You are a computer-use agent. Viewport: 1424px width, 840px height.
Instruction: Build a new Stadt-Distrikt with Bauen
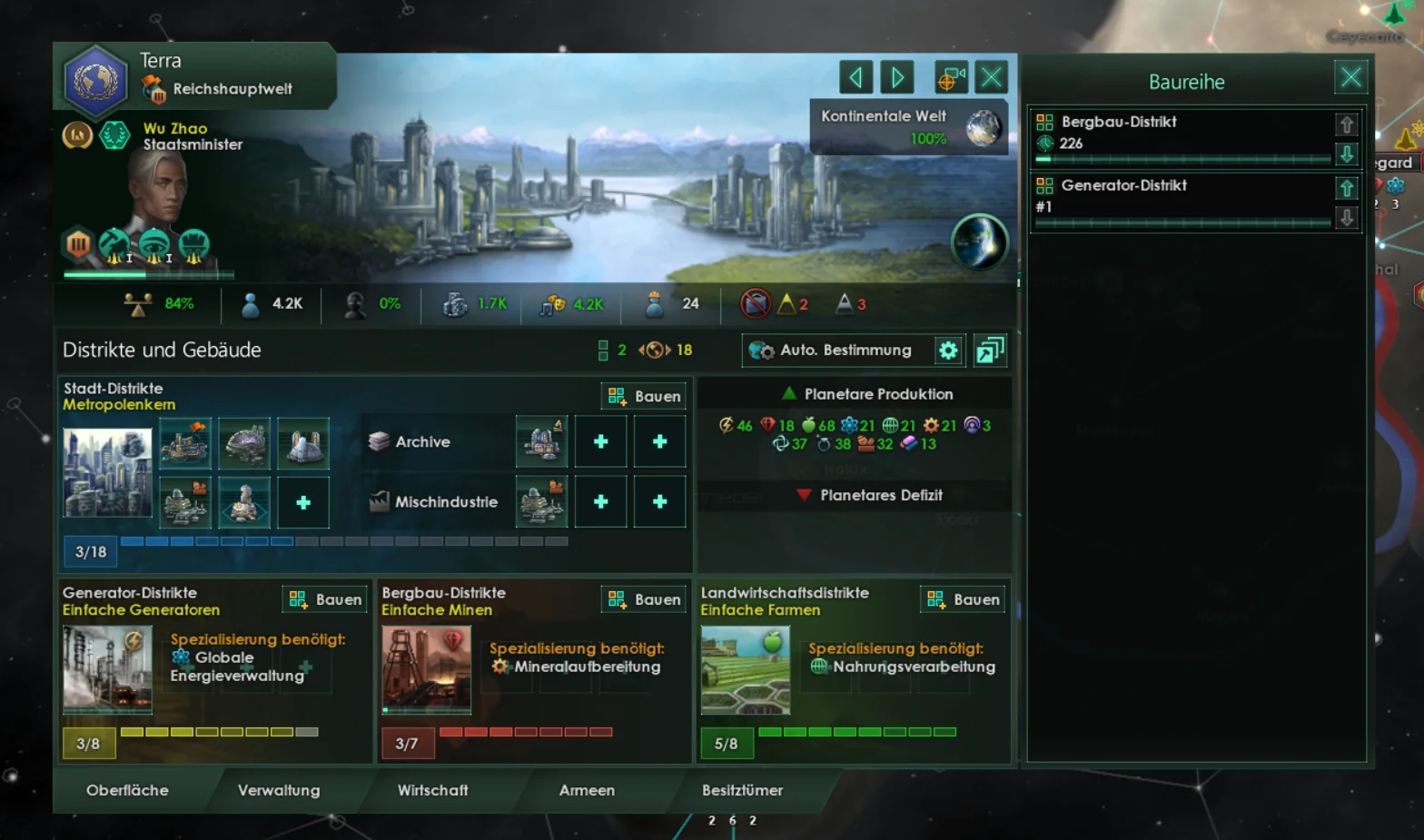pos(644,396)
